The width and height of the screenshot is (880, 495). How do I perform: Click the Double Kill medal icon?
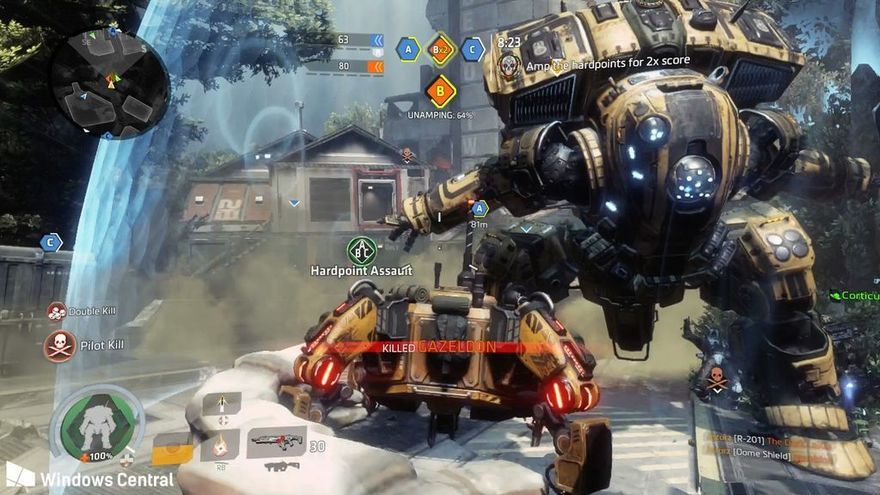(x=57, y=311)
